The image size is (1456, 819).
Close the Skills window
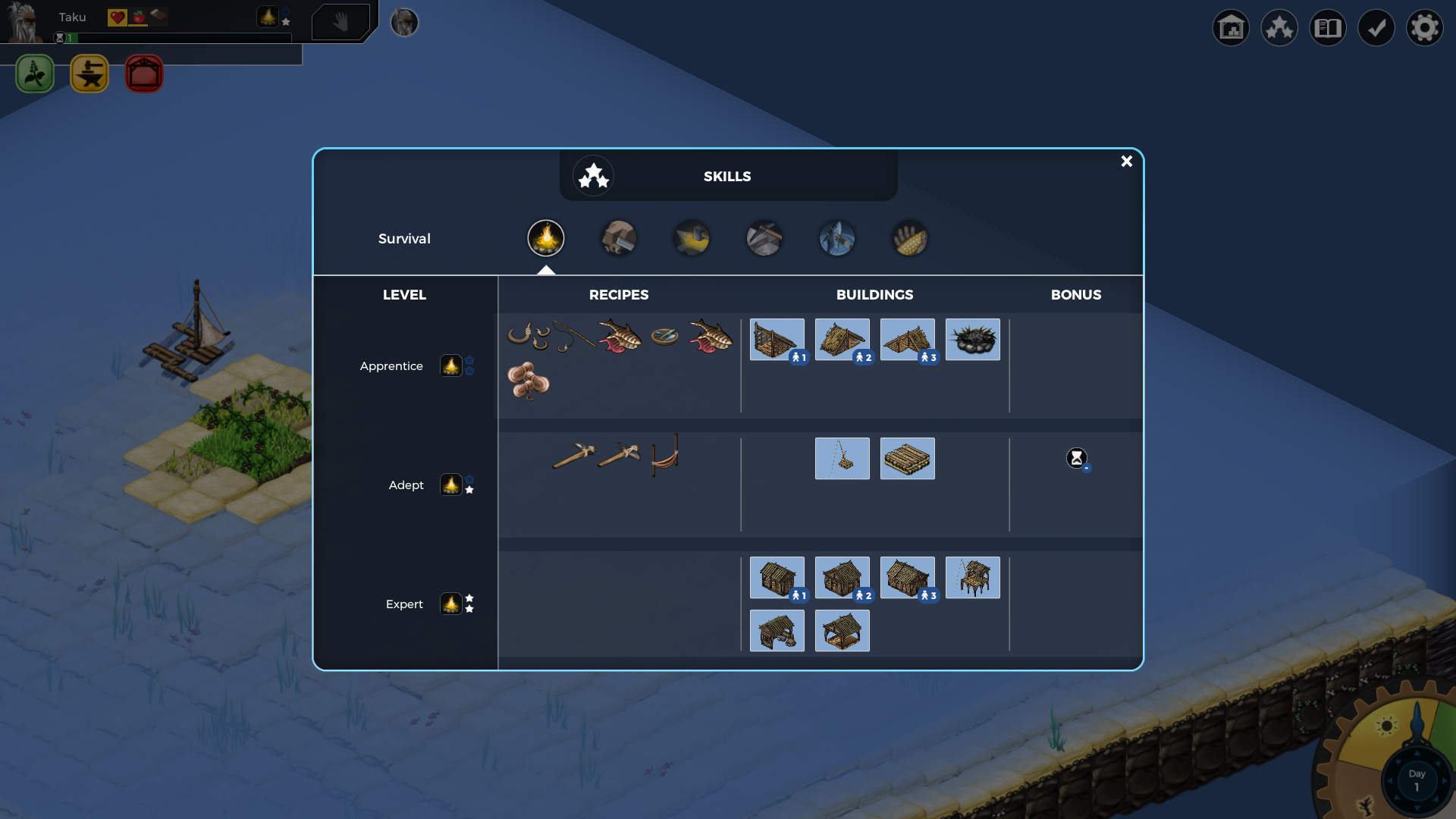[1126, 162]
